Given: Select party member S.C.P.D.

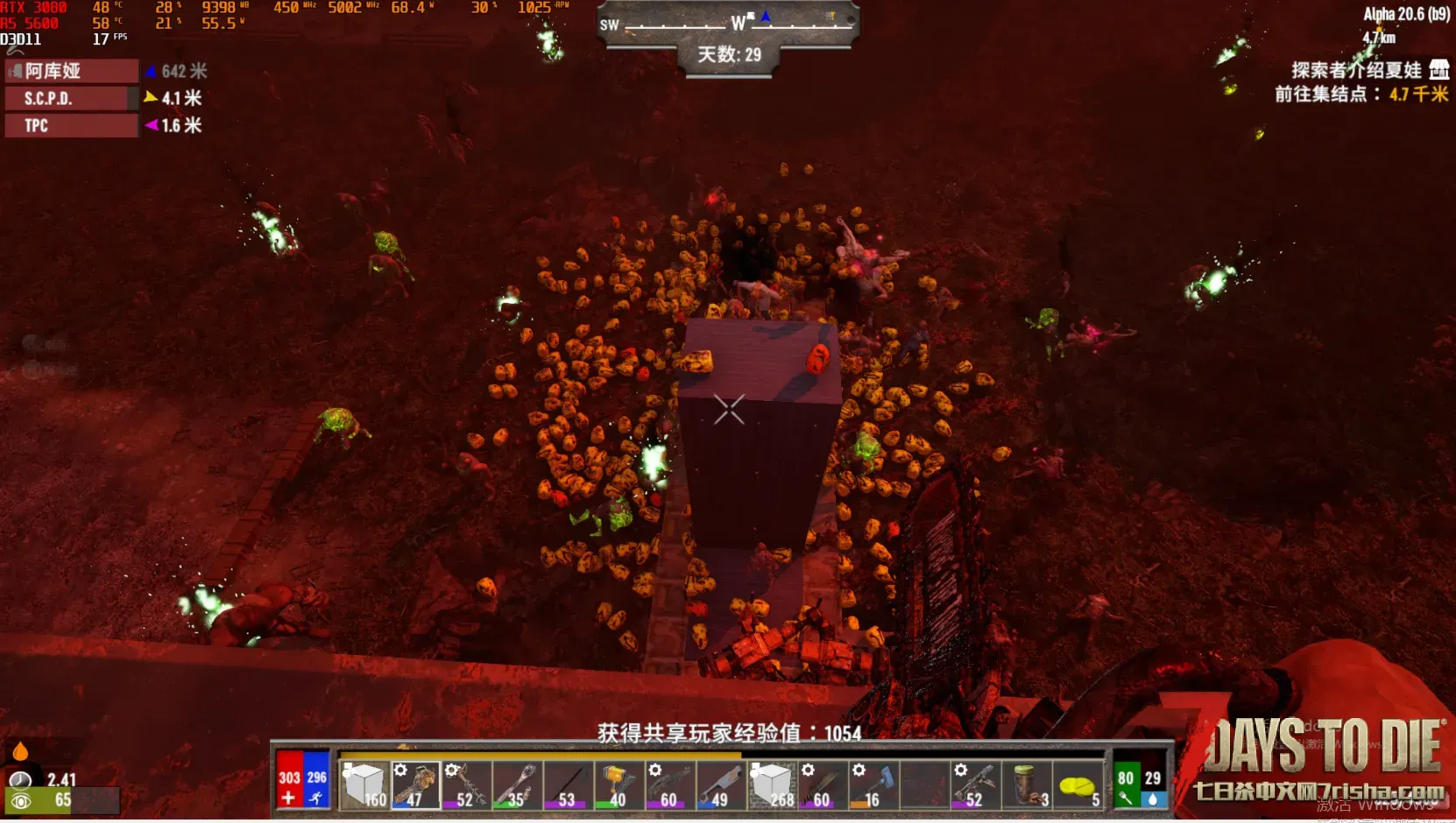Looking at the screenshot, I should pyautogui.click(x=72, y=98).
